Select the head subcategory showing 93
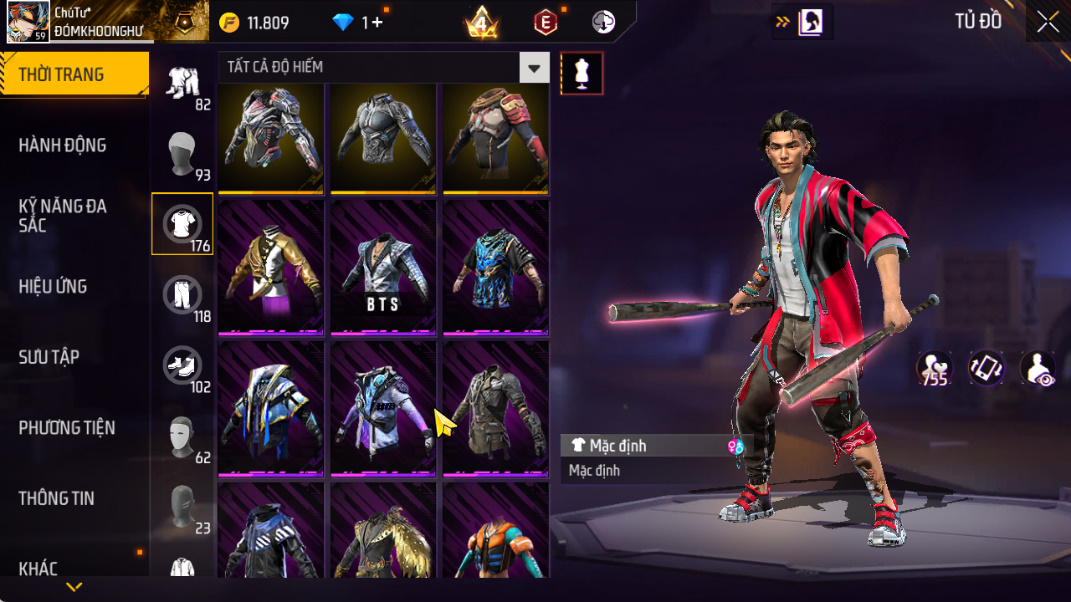The width and height of the screenshot is (1071, 602). [182, 154]
